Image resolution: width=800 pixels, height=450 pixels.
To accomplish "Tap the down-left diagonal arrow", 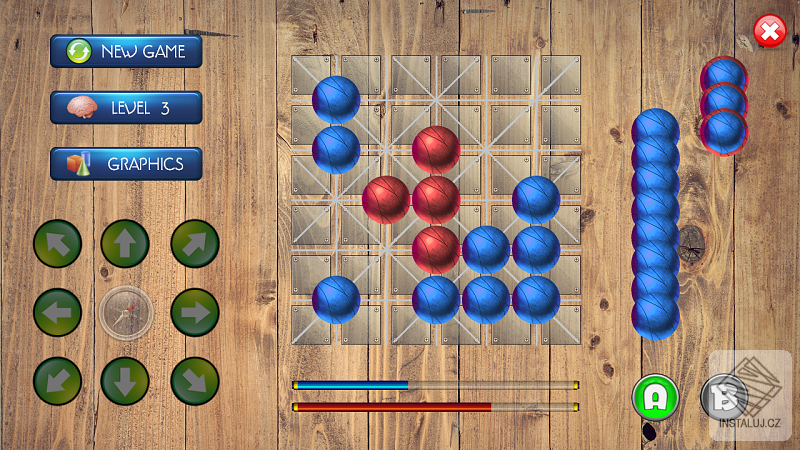I will click(x=57, y=381).
